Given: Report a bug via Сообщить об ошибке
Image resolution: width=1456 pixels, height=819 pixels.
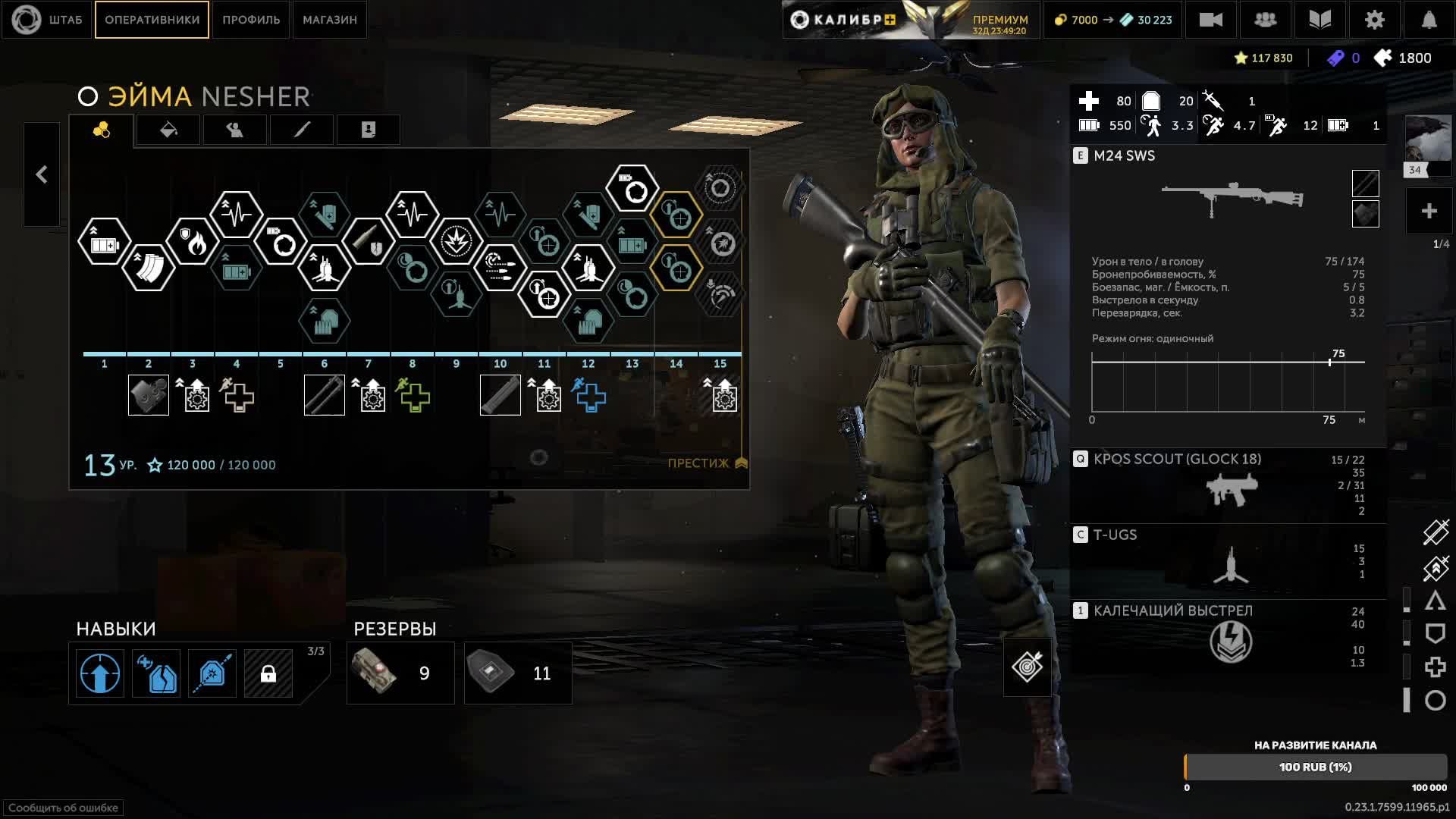Looking at the screenshot, I should coord(63,808).
